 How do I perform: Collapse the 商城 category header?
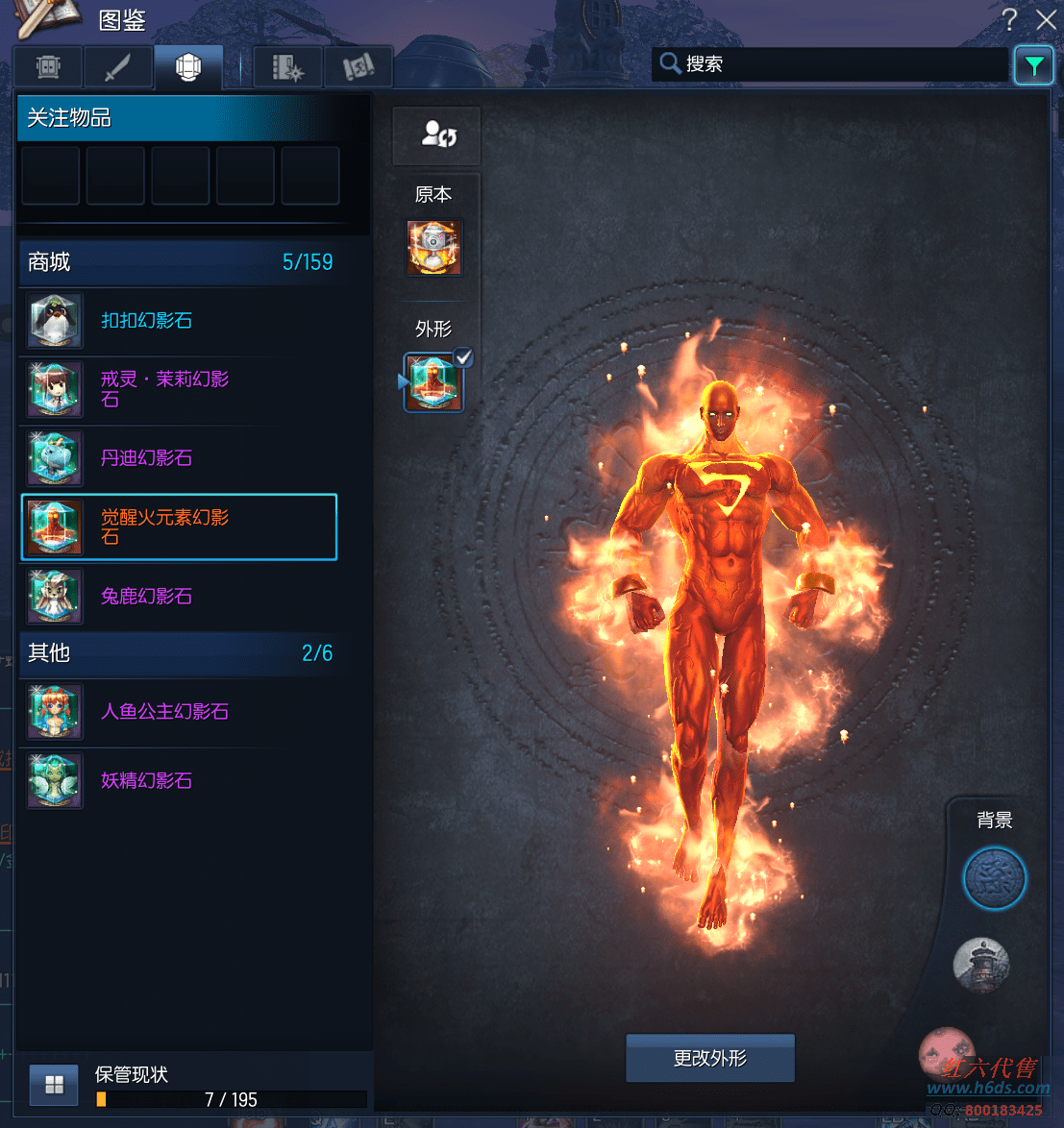pyautogui.click(x=179, y=262)
